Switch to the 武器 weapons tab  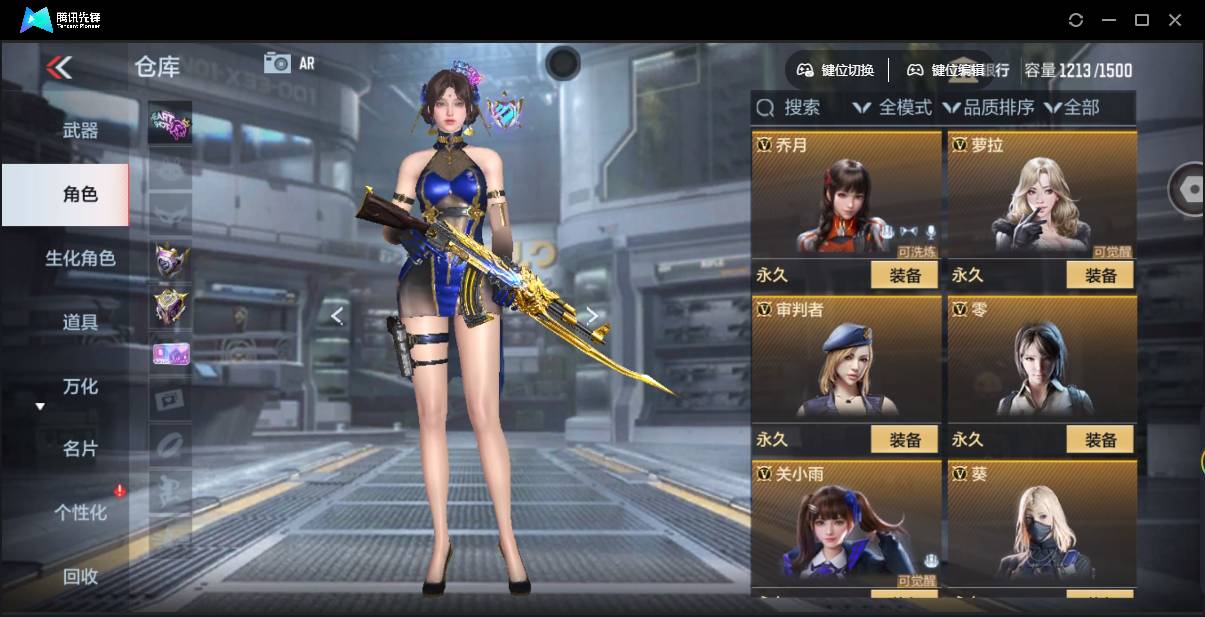tap(80, 130)
